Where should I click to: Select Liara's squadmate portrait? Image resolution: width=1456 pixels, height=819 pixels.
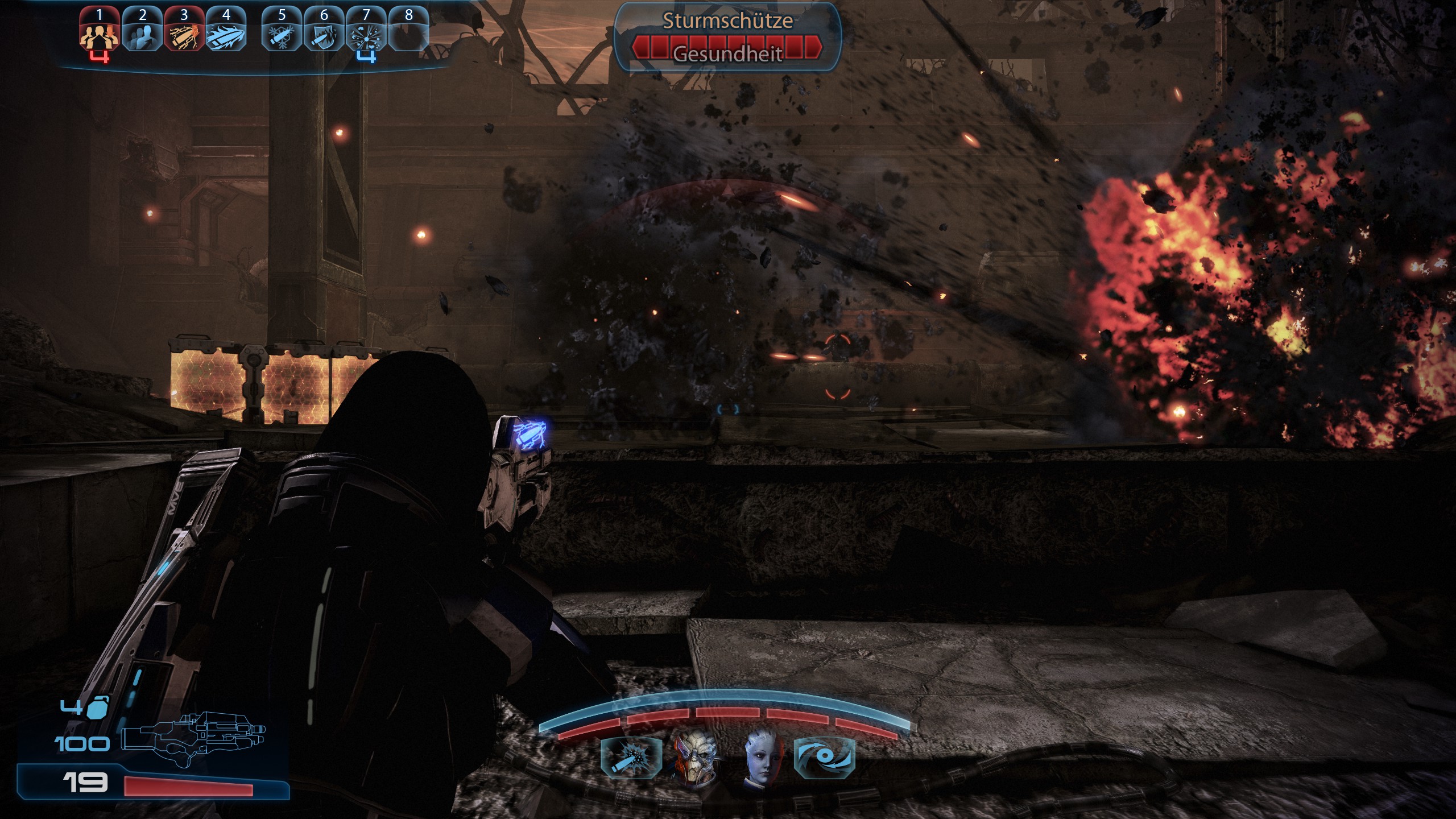pyautogui.click(x=762, y=758)
